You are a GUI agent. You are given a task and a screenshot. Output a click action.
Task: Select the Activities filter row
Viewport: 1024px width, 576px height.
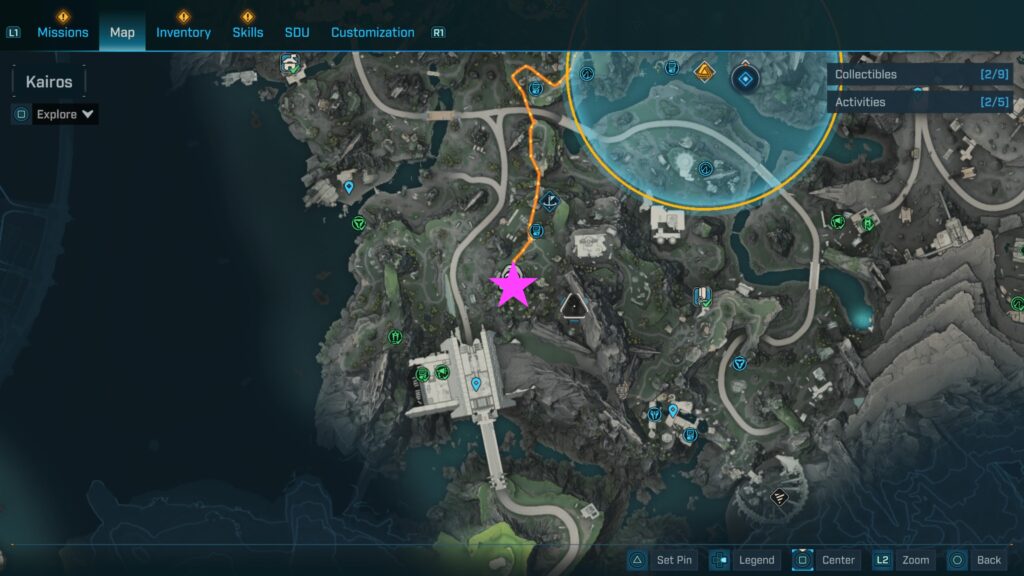[x=920, y=102]
